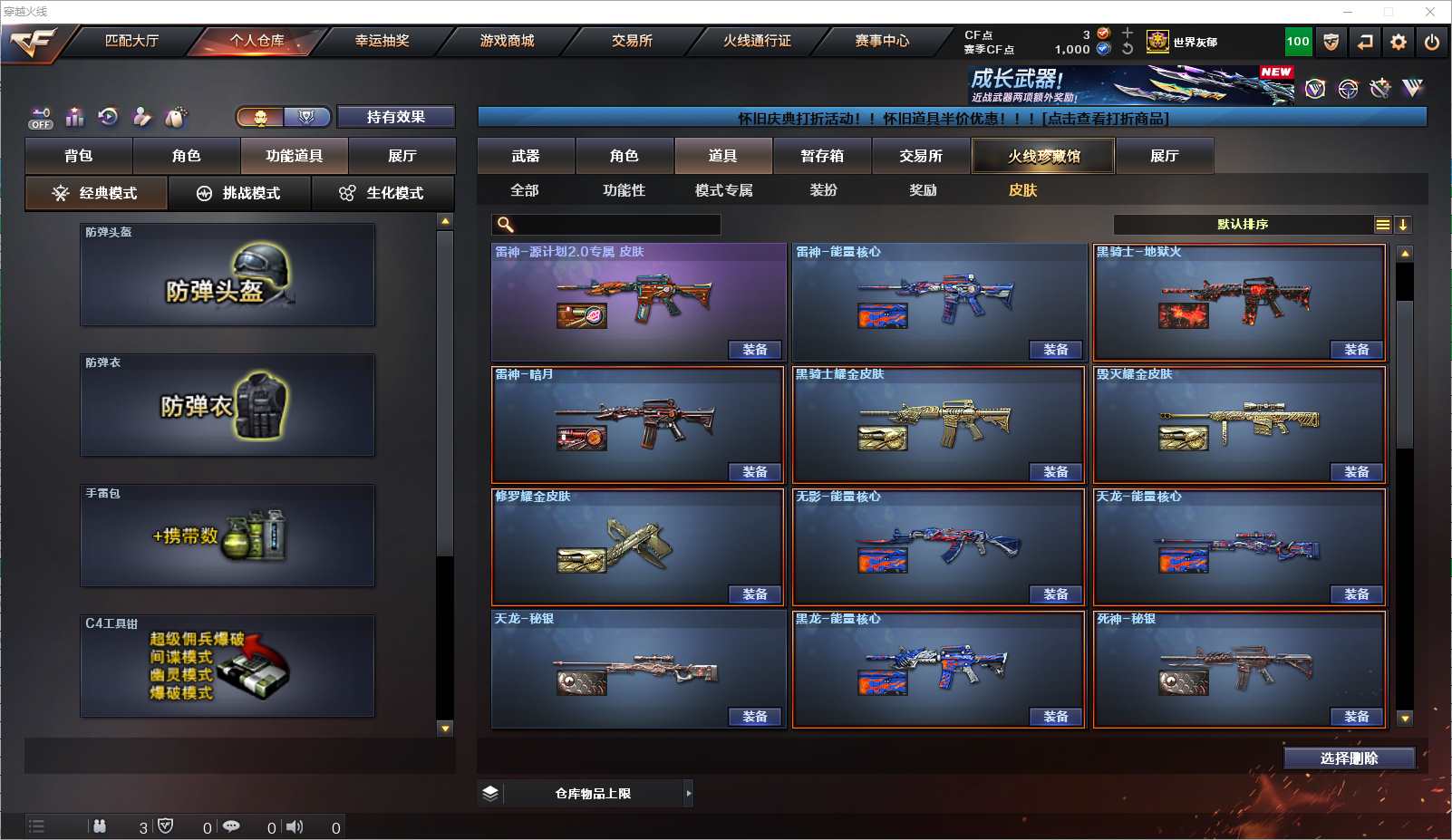The height and width of the screenshot is (840, 1452).
Task: Equip the 雷神-源计划2.0专属 skin
Action: [x=754, y=350]
